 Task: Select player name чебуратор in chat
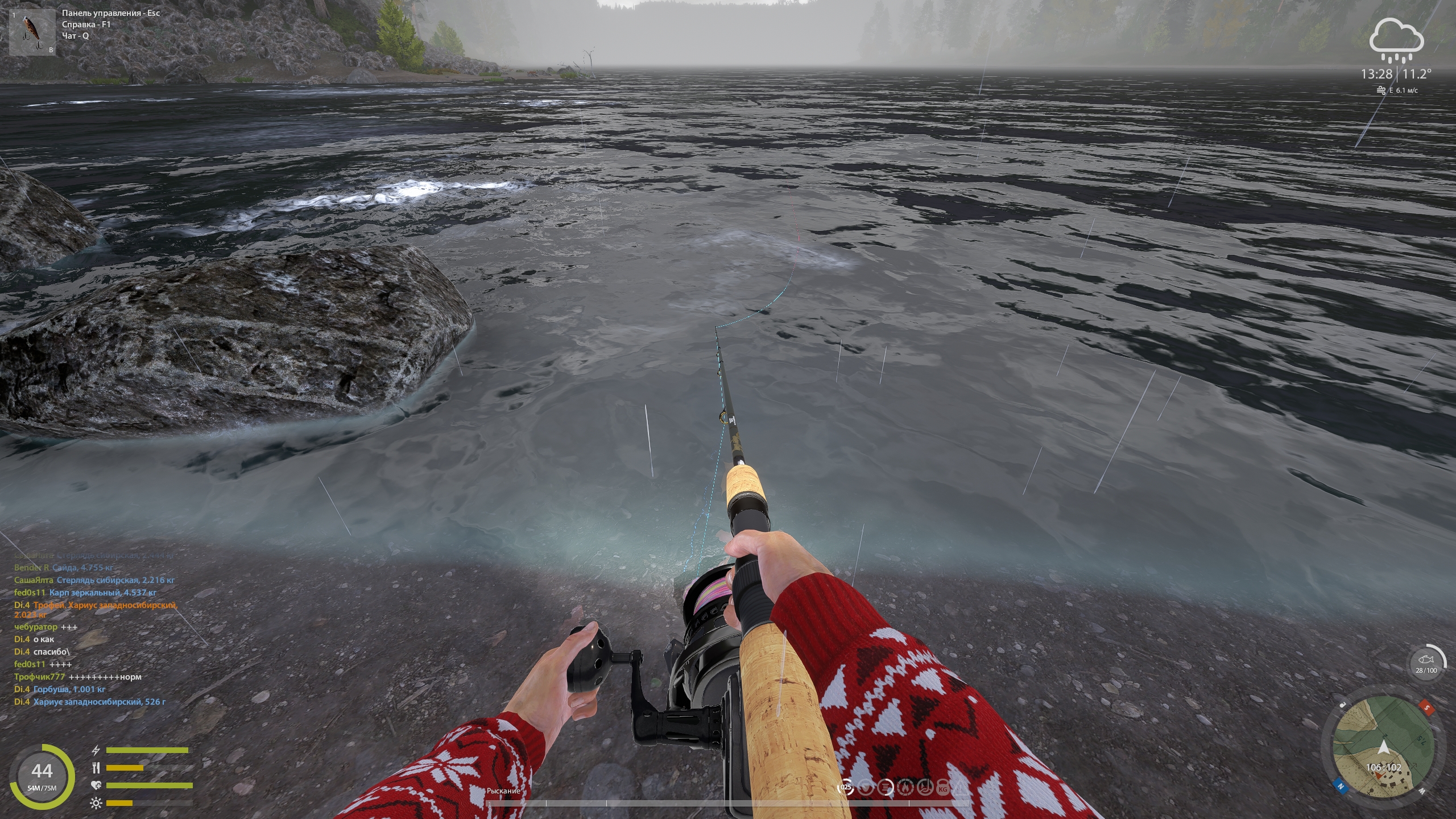(x=36, y=627)
